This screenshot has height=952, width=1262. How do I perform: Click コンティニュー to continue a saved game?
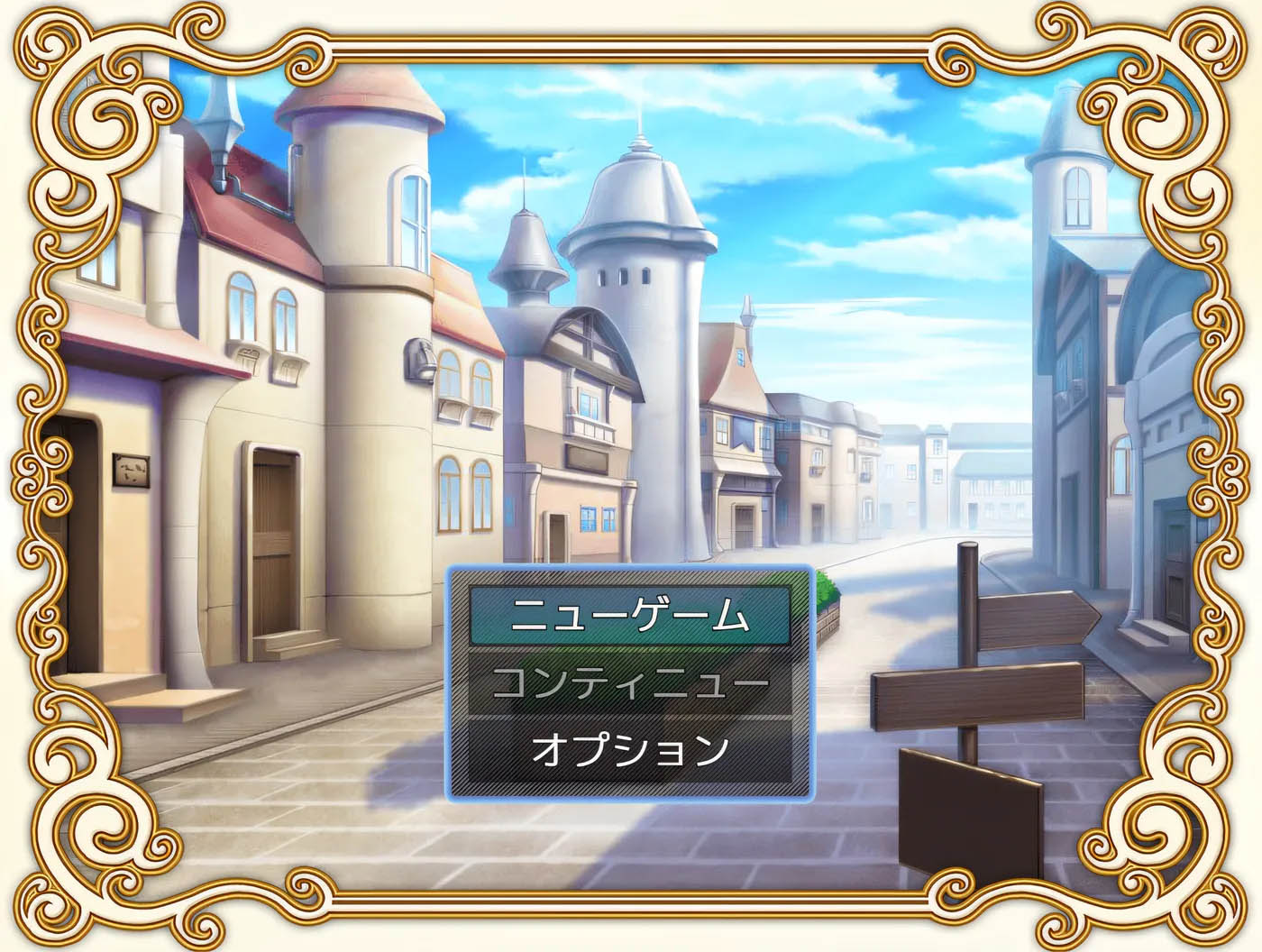pos(631,682)
